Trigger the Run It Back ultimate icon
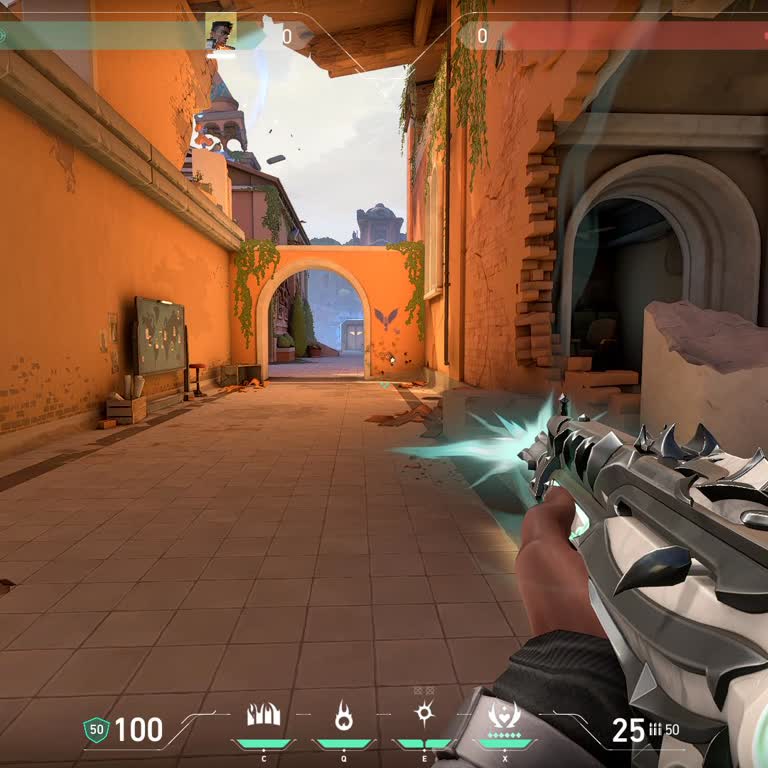Image resolution: width=768 pixels, height=768 pixels. point(504,716)
